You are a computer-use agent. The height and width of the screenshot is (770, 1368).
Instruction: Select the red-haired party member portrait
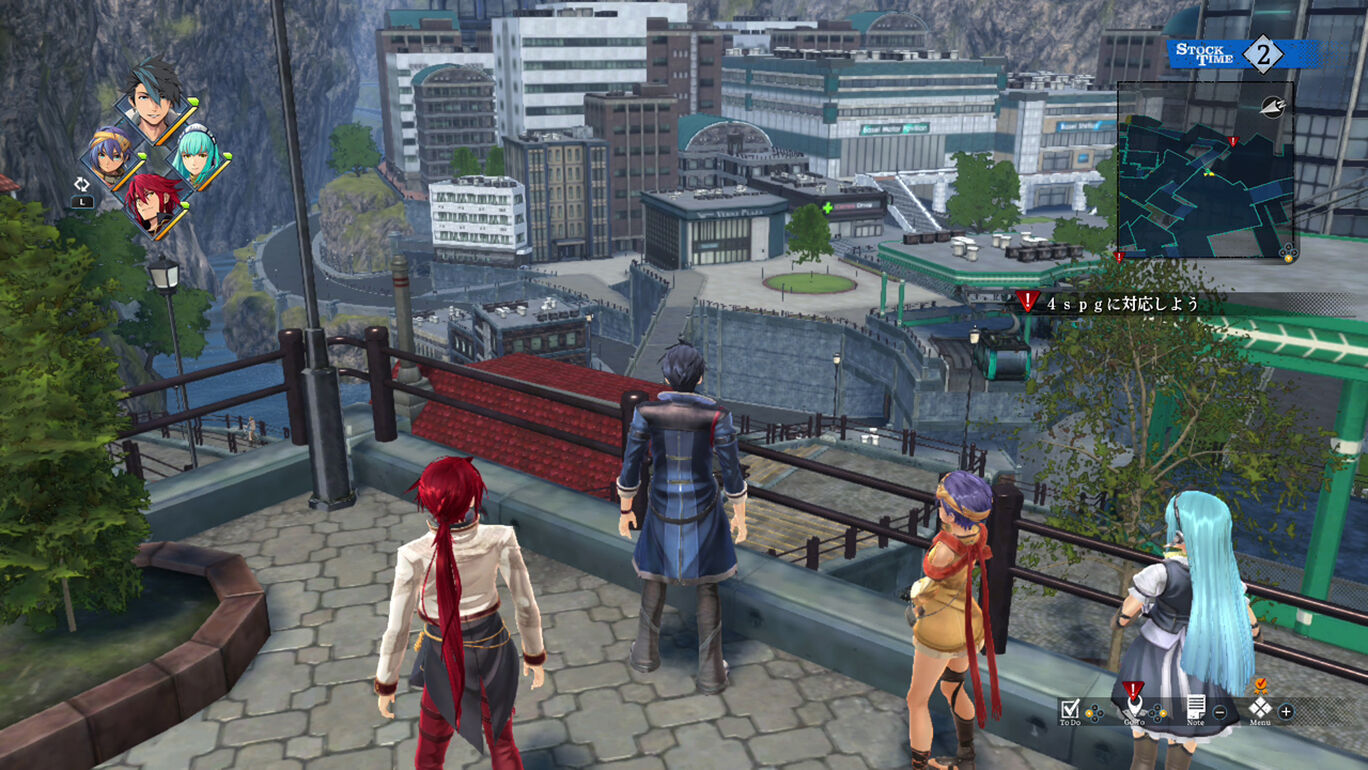pyautogui.click(x=153, y=200)
